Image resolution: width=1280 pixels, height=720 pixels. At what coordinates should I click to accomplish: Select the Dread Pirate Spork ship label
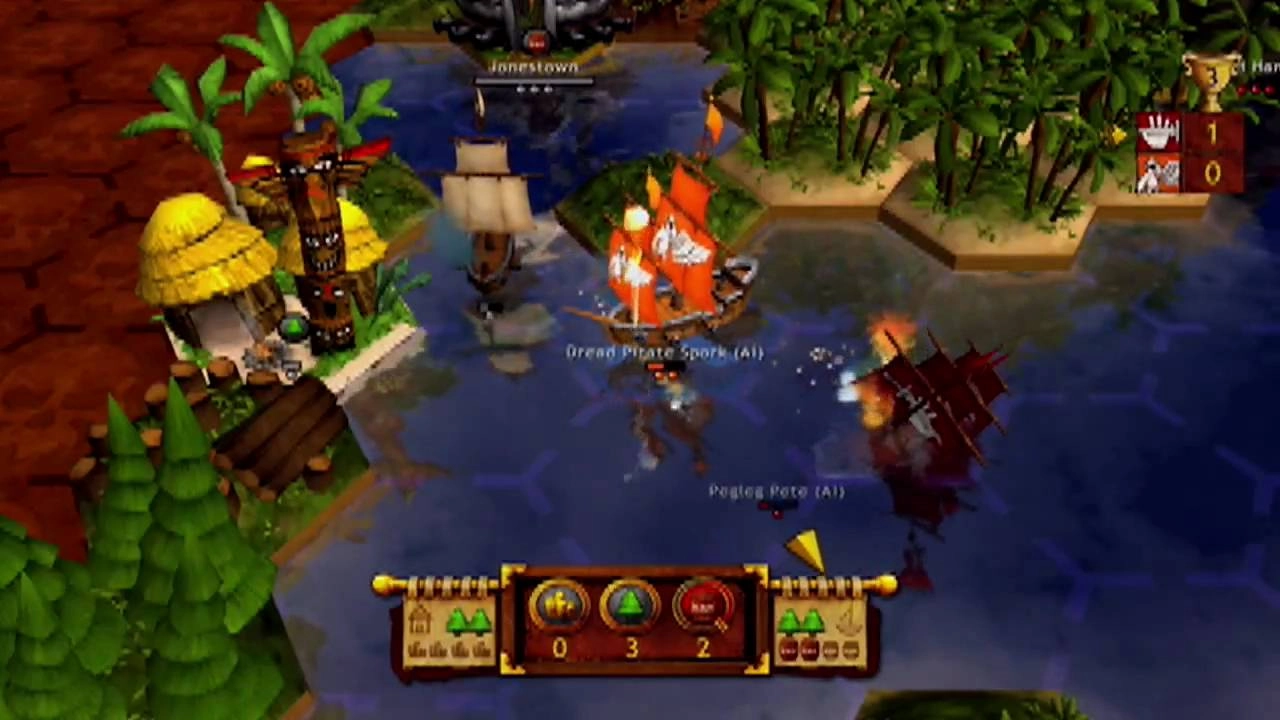click(664, 352)
